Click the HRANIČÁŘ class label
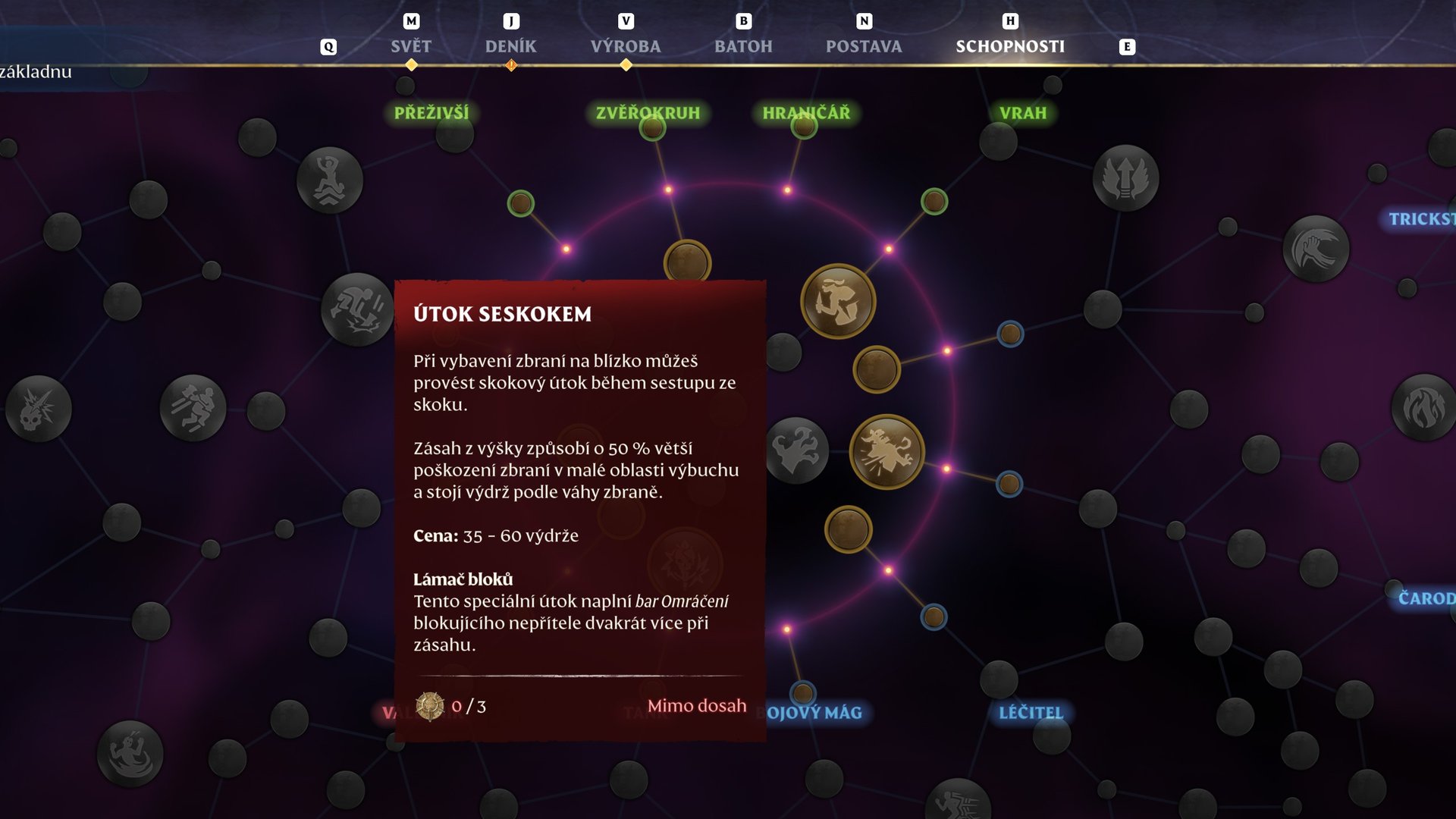 (806, 112)
